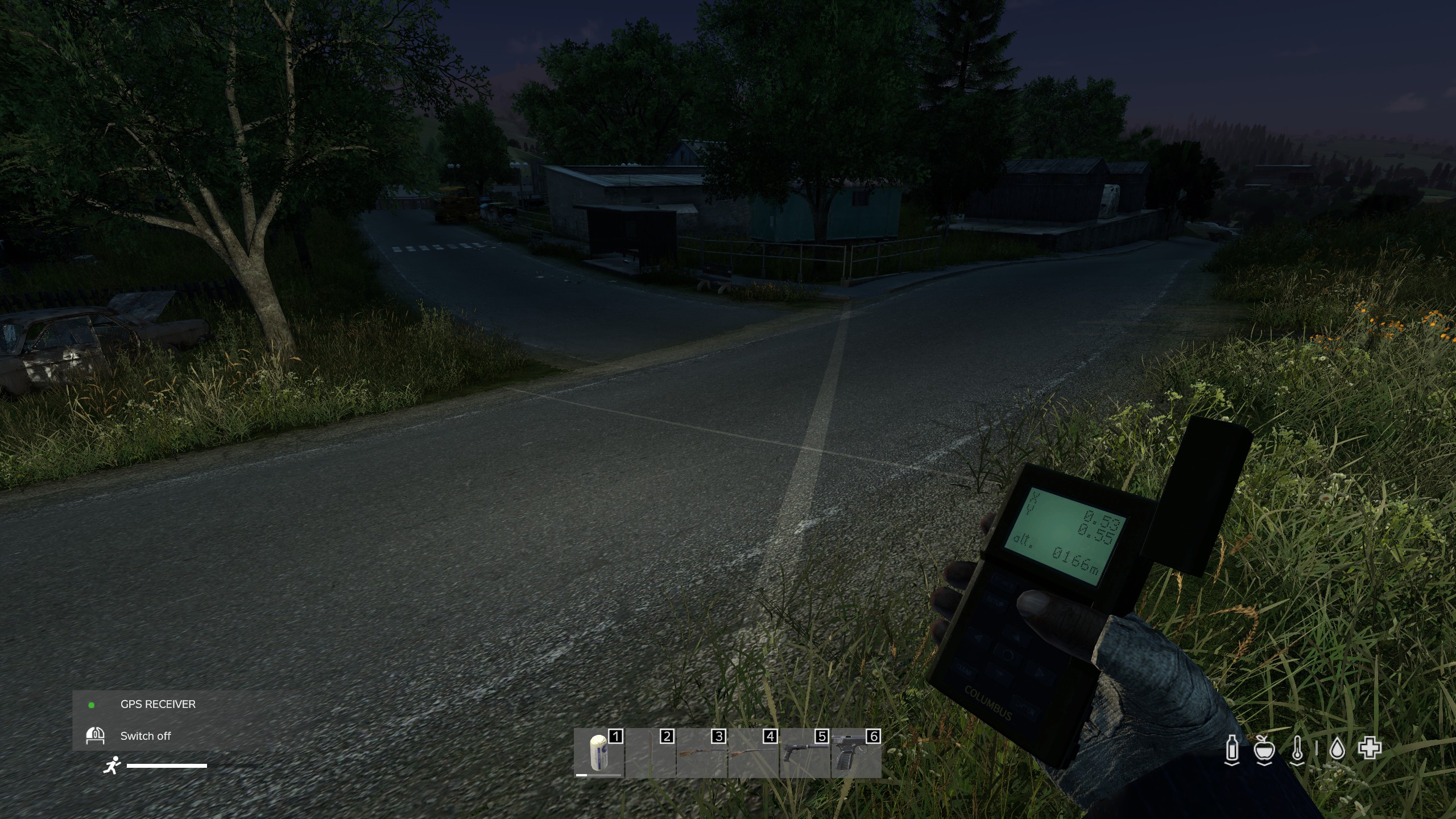Choose the long gun in hotbar slot 4
This screenshot has height=819, width=1456.
click(x=753, y=753)
